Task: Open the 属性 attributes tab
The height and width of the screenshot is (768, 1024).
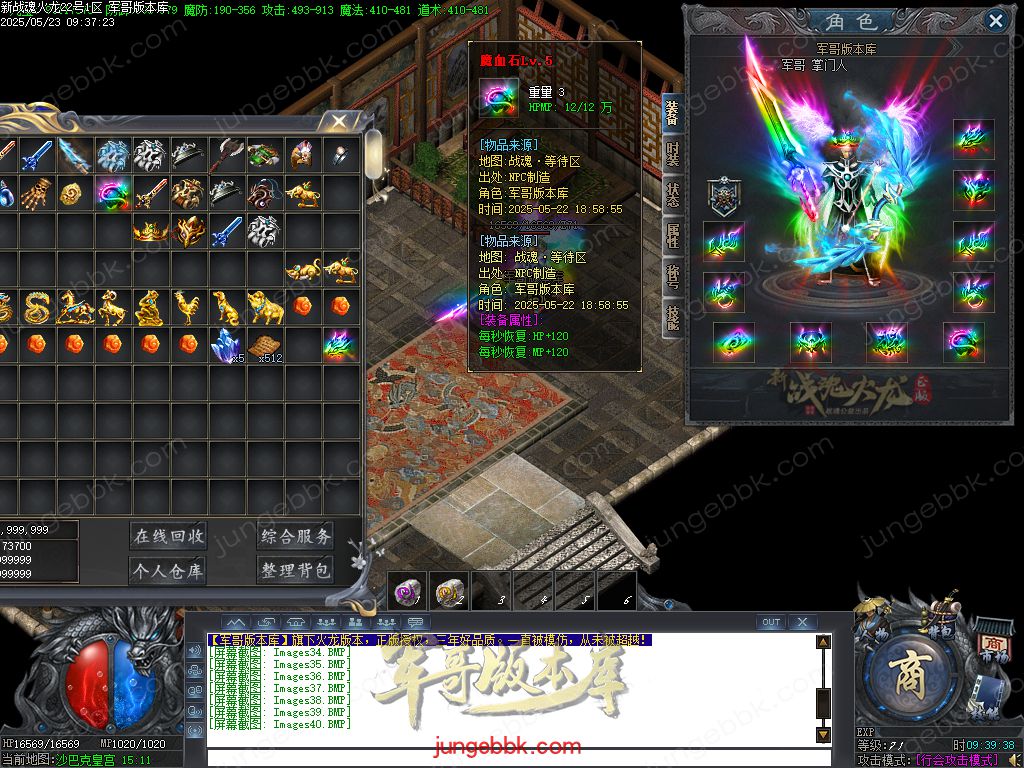Action: pyautogui.click(x=673, y=236)
